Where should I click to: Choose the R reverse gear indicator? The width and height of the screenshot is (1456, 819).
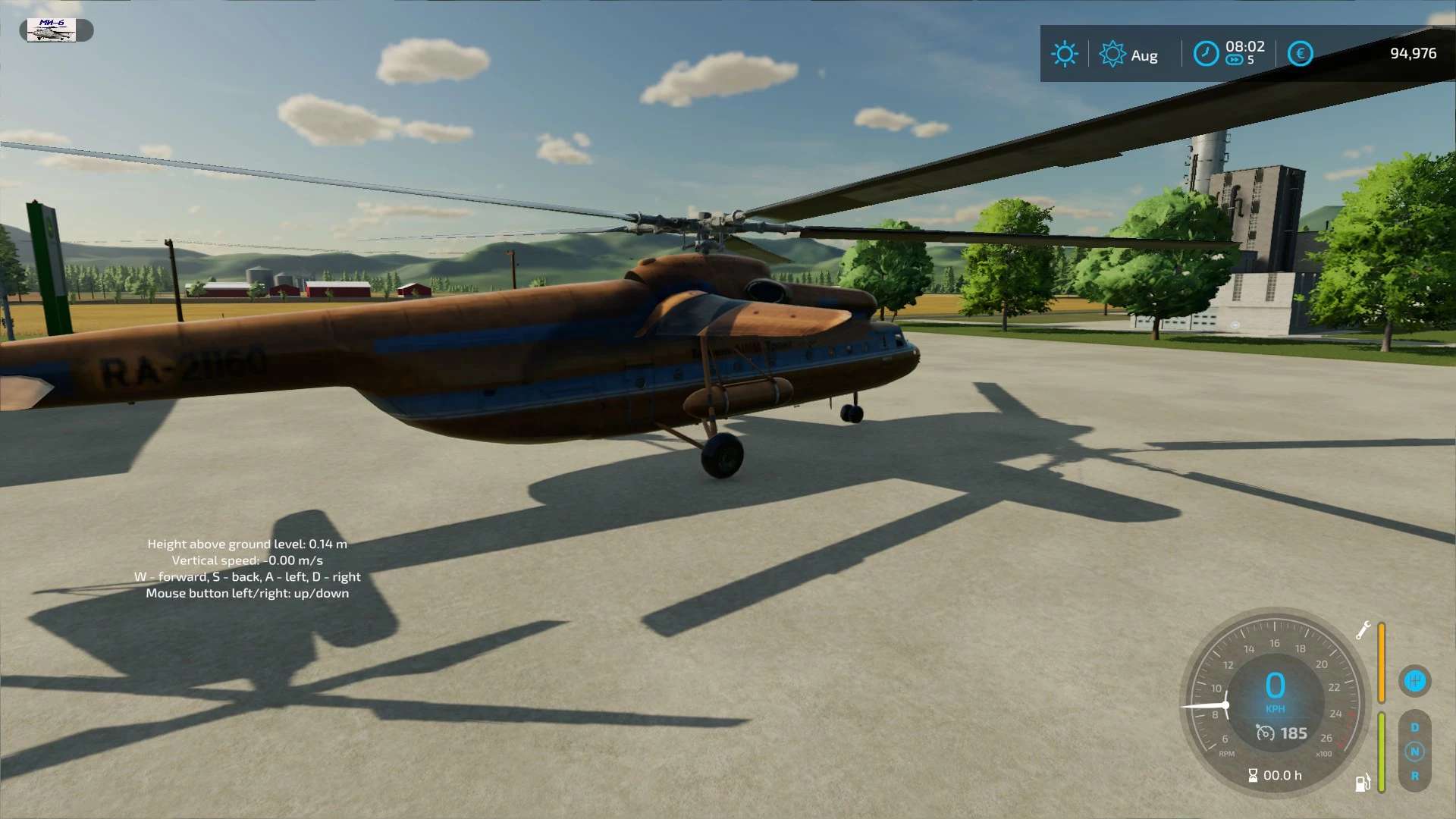1414,776
